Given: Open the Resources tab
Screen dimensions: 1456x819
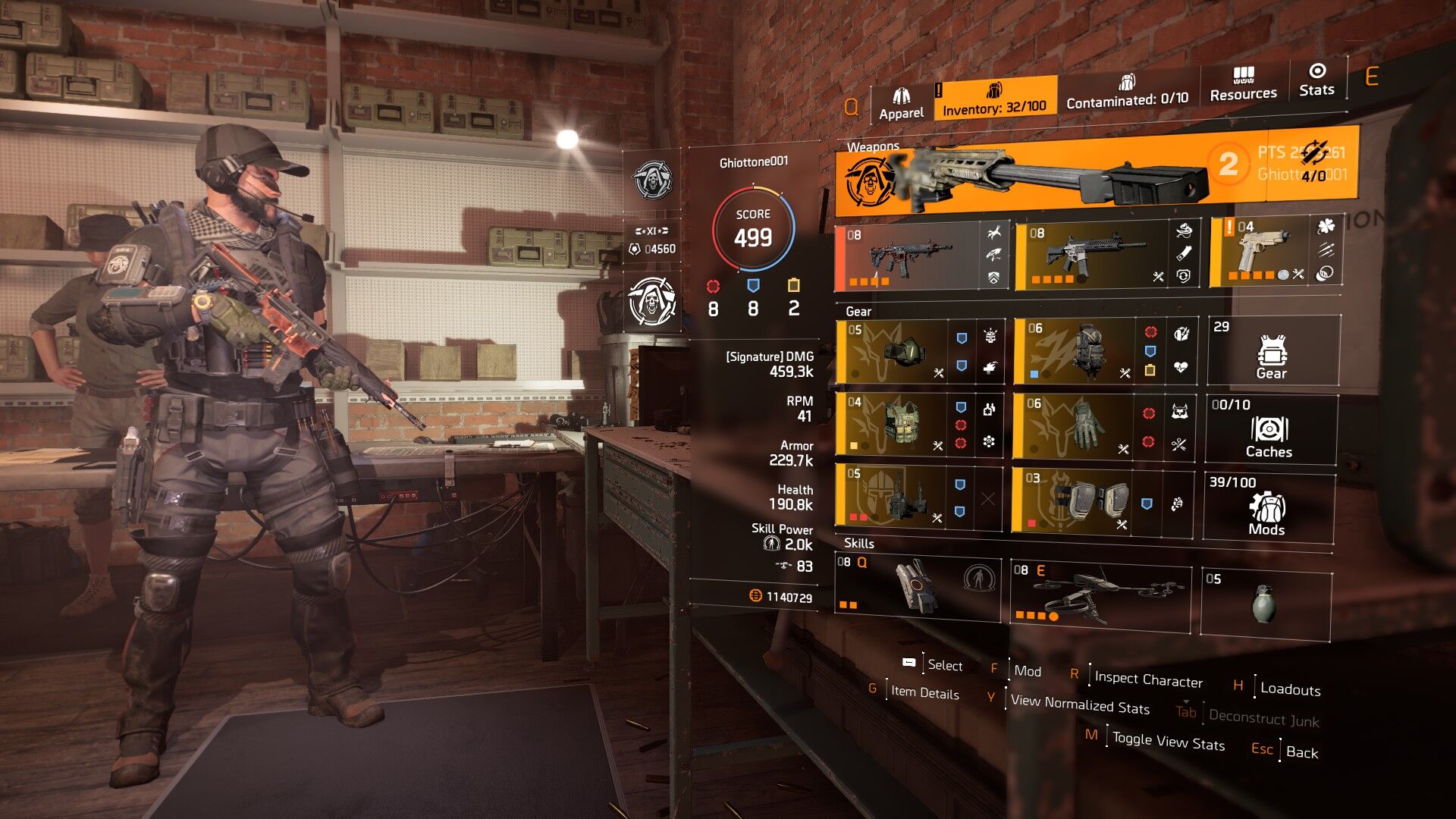Looking at the screenshot, I should (1243, 84).
